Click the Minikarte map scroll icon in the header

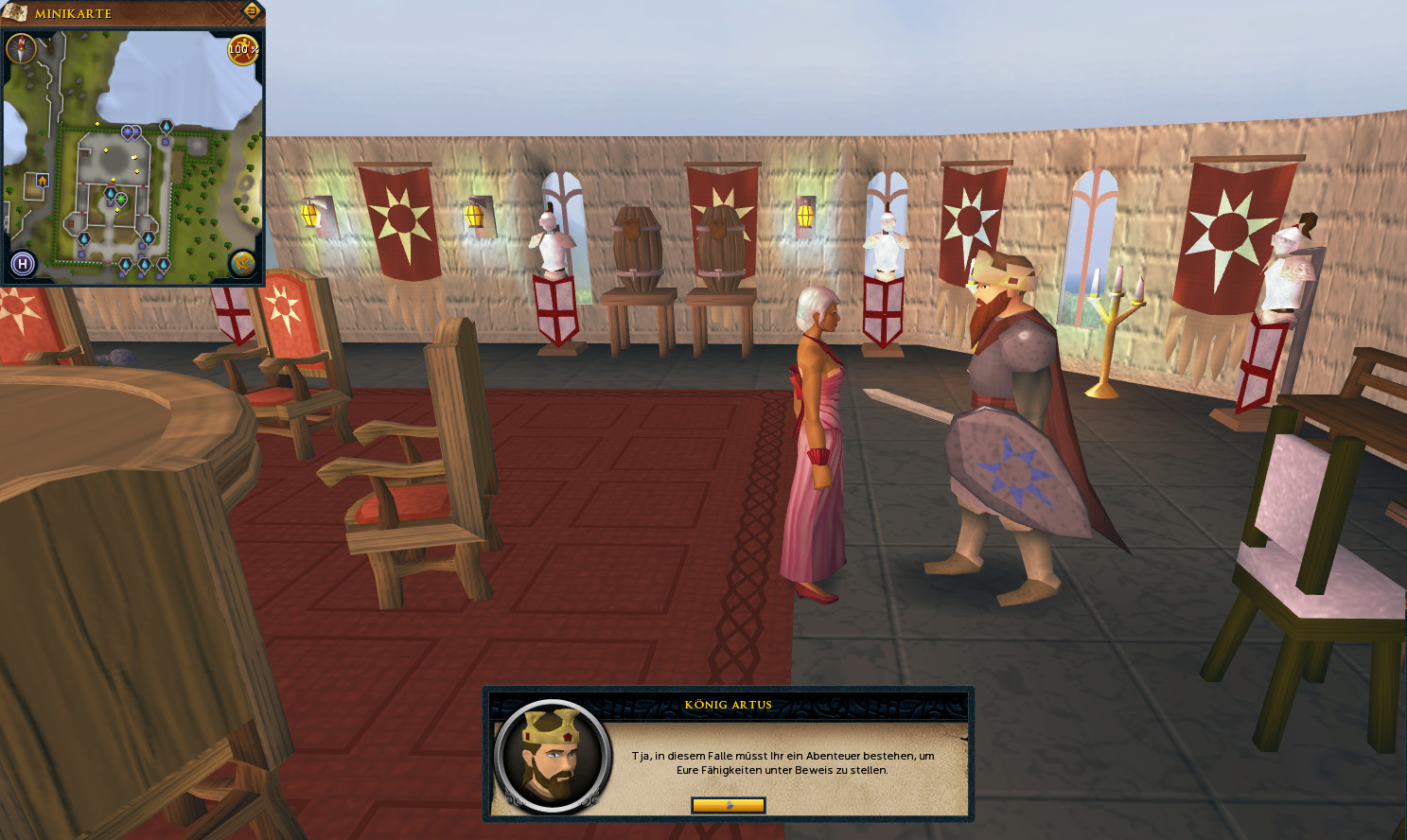(15, 12)
